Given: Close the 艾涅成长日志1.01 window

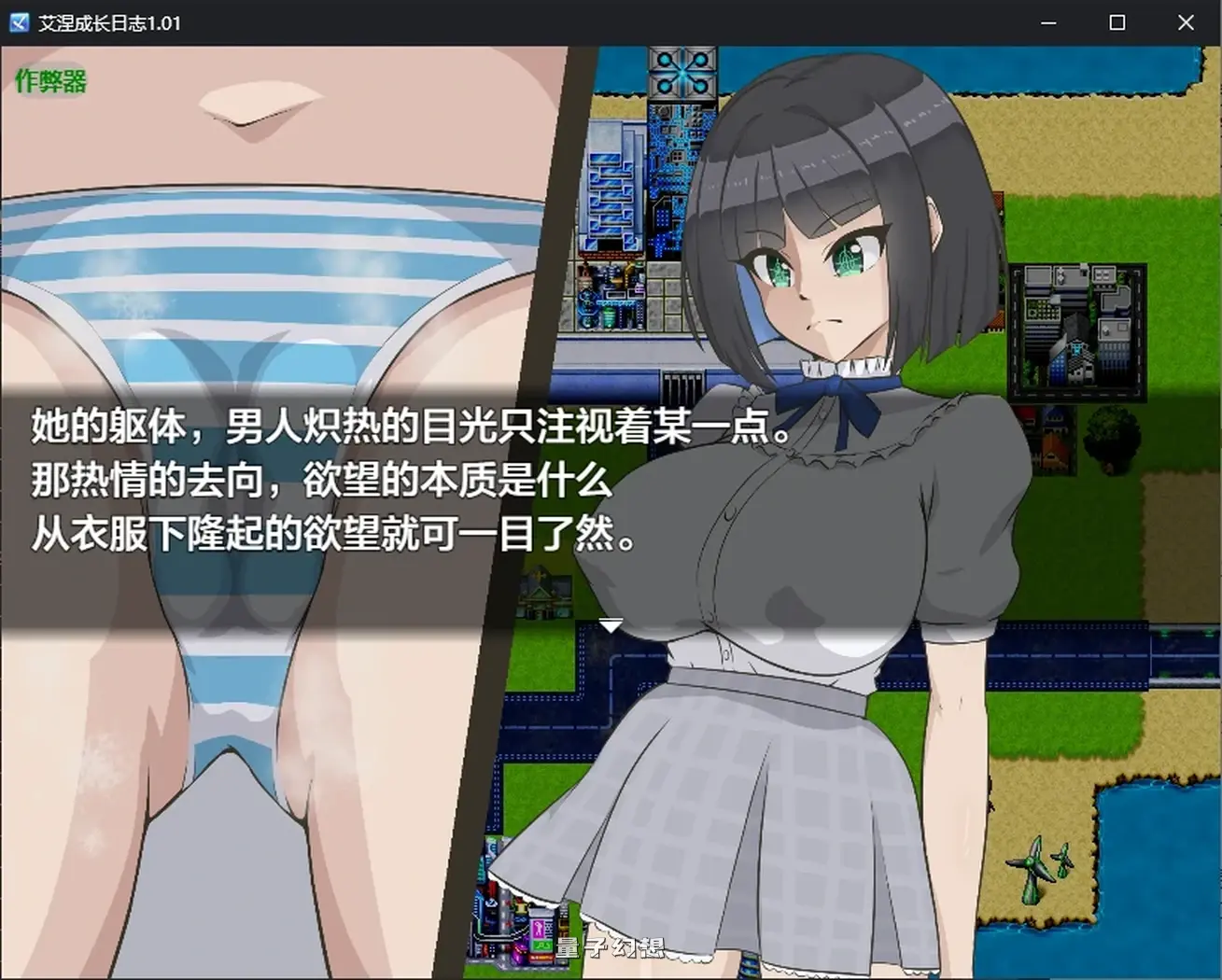Looking at the screenshot, I should click(1185, 22).
